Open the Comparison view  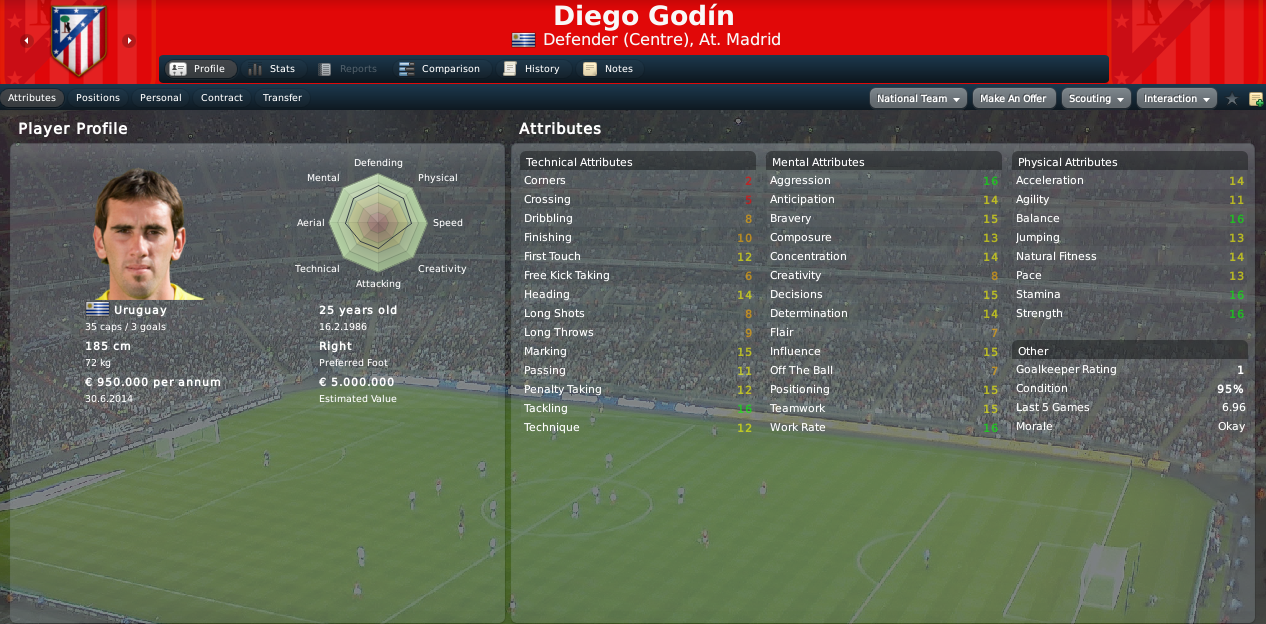(440, 69)
